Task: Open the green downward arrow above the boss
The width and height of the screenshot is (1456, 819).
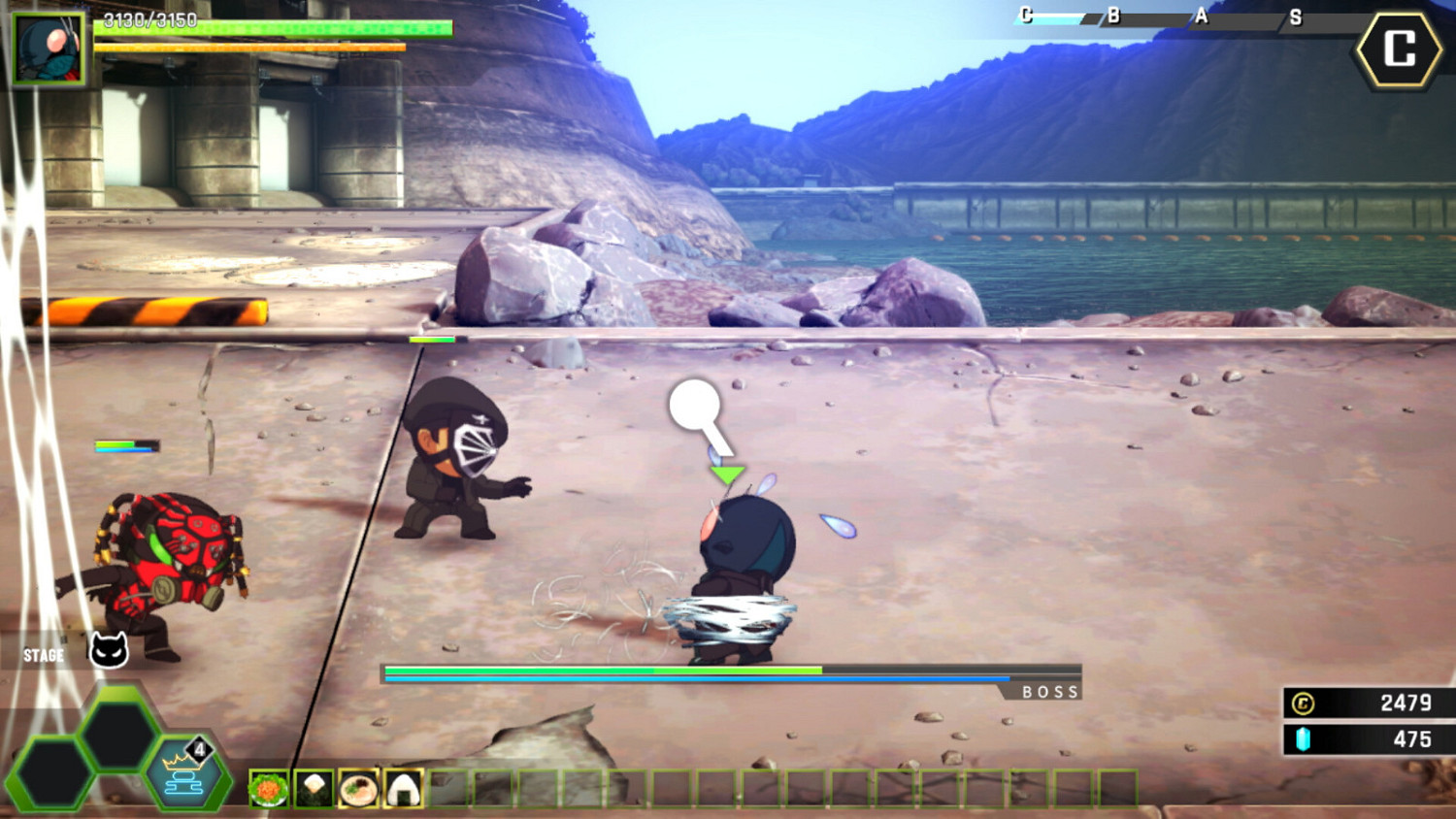Action: (x=728, y=474)
